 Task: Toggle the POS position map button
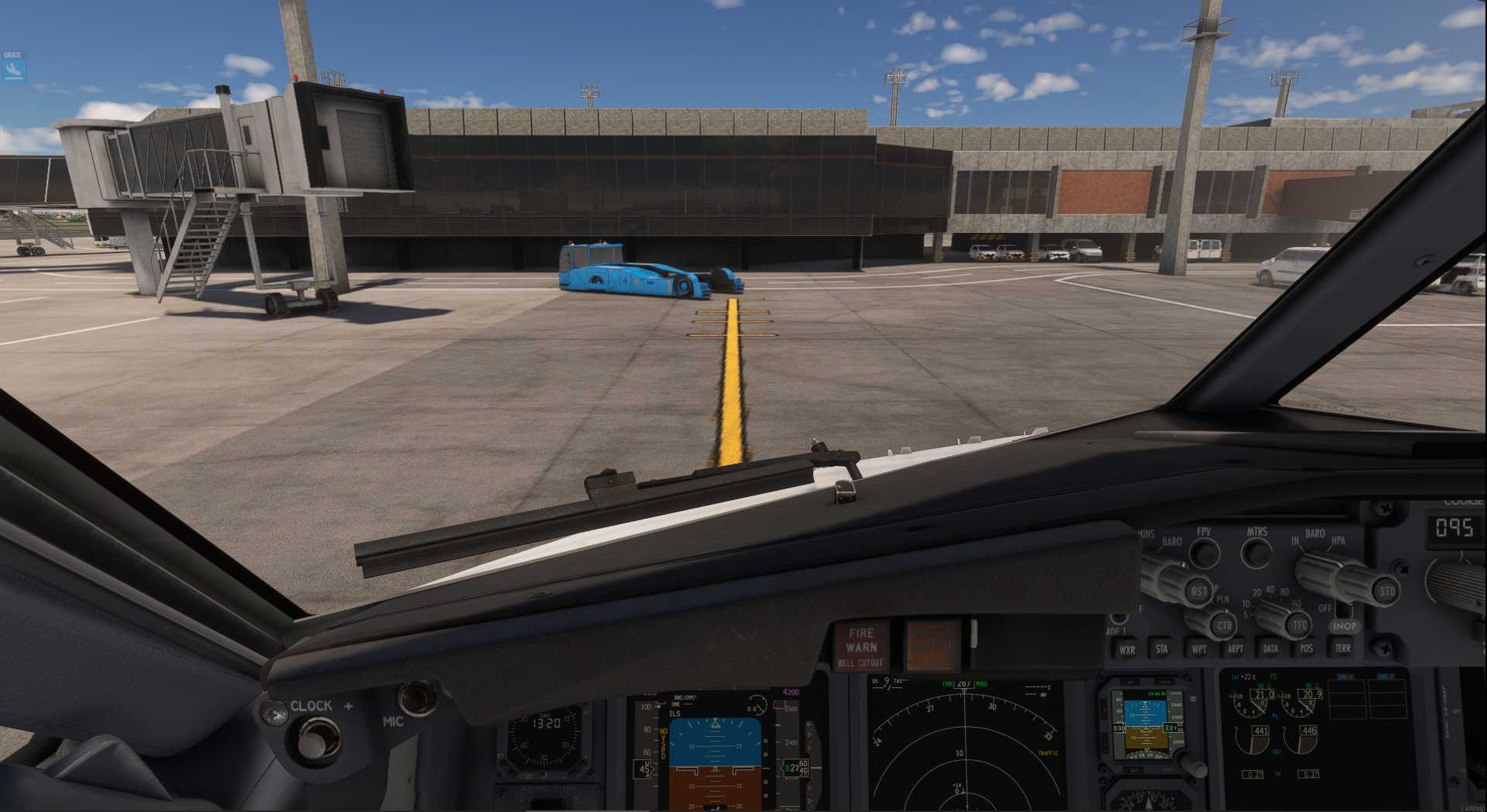click(x=1307, y=649)
